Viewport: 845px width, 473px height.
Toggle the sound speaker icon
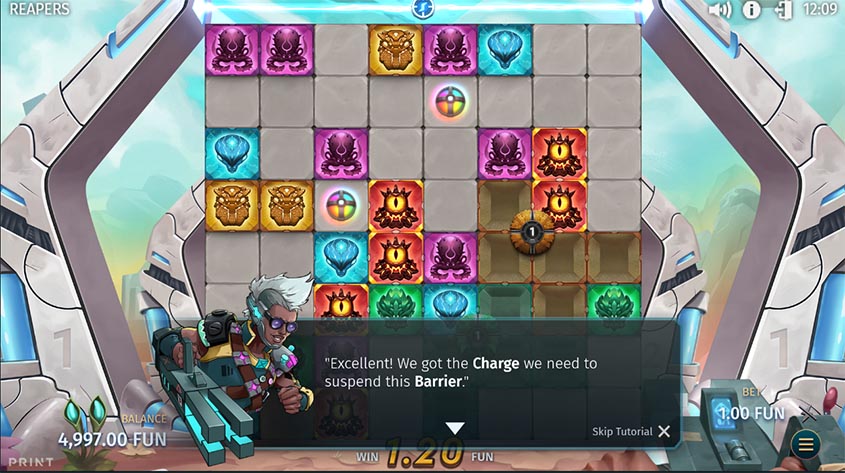pyautogui.click(x=720, y=10)
